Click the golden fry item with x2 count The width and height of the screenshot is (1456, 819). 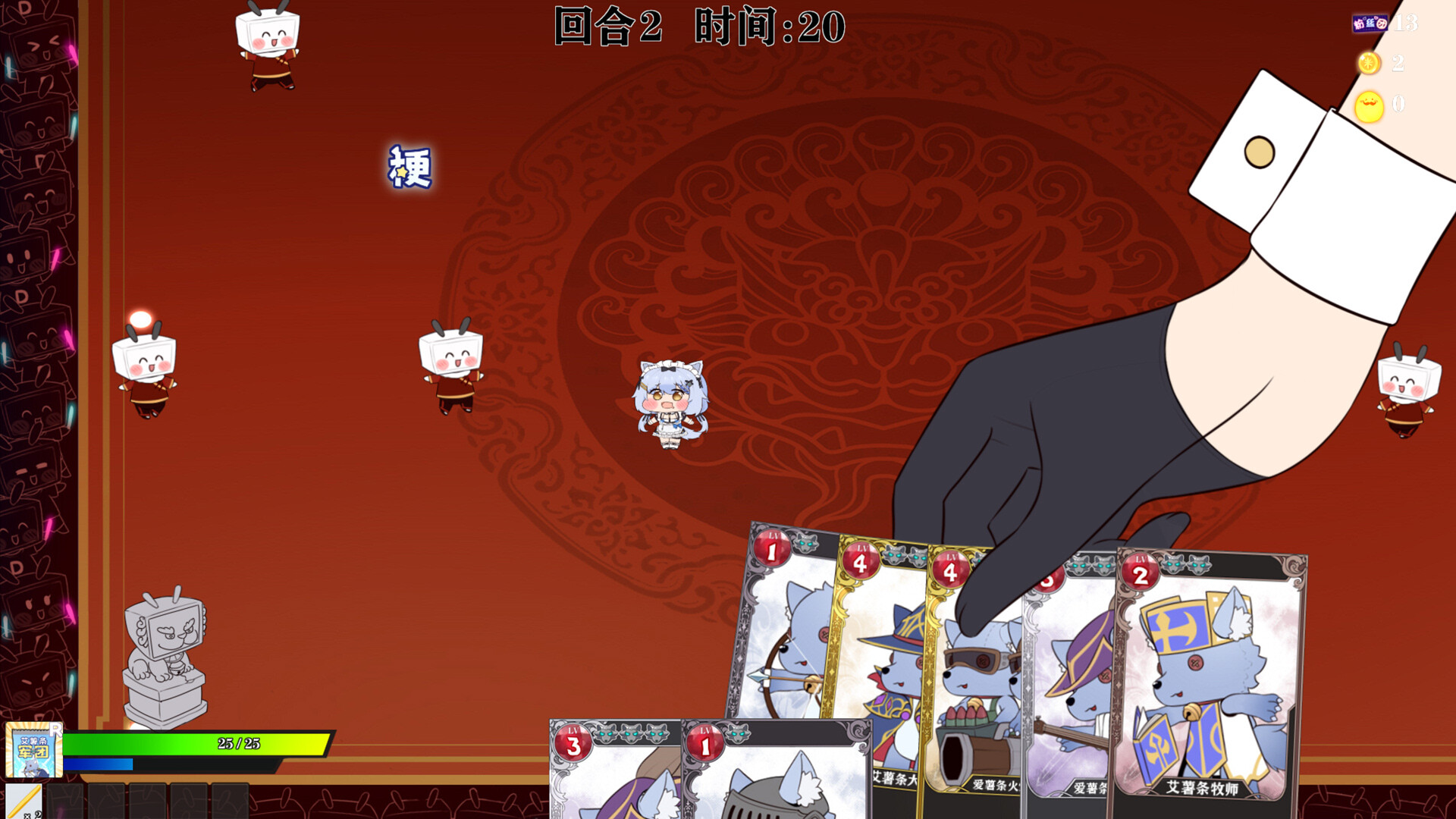click(x=25, y=802)
